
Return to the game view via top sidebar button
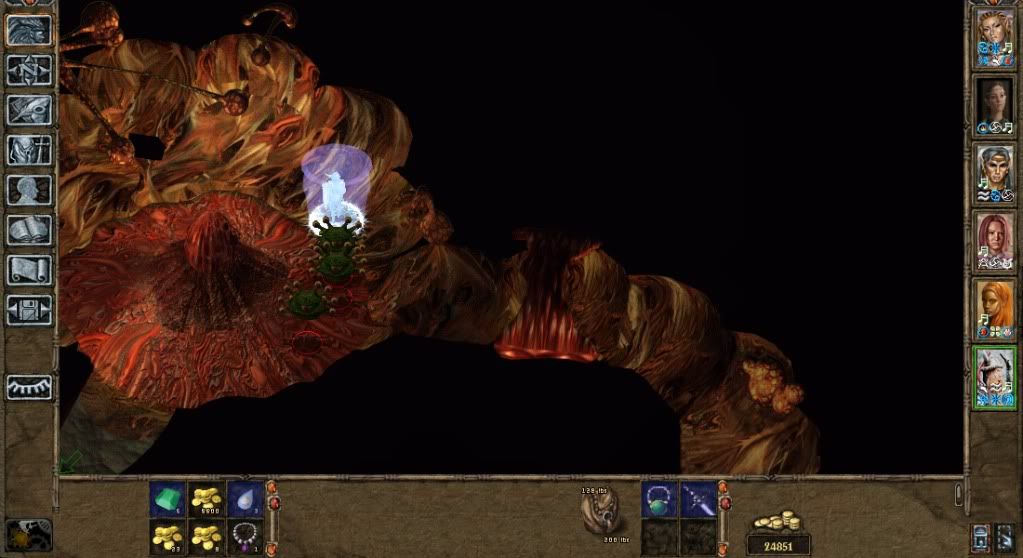click(29, 30)
